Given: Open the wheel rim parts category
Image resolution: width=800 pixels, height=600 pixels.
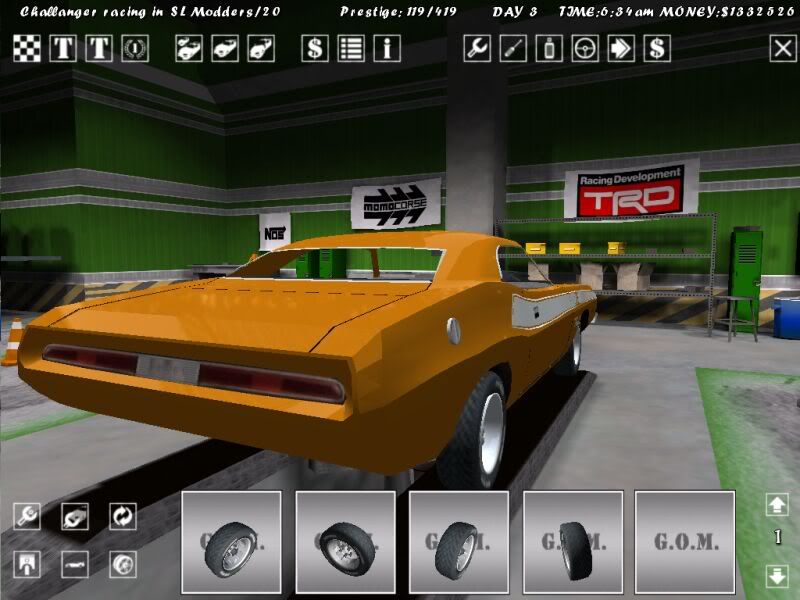Looking at the screenshot, I should tap(123, 564).
